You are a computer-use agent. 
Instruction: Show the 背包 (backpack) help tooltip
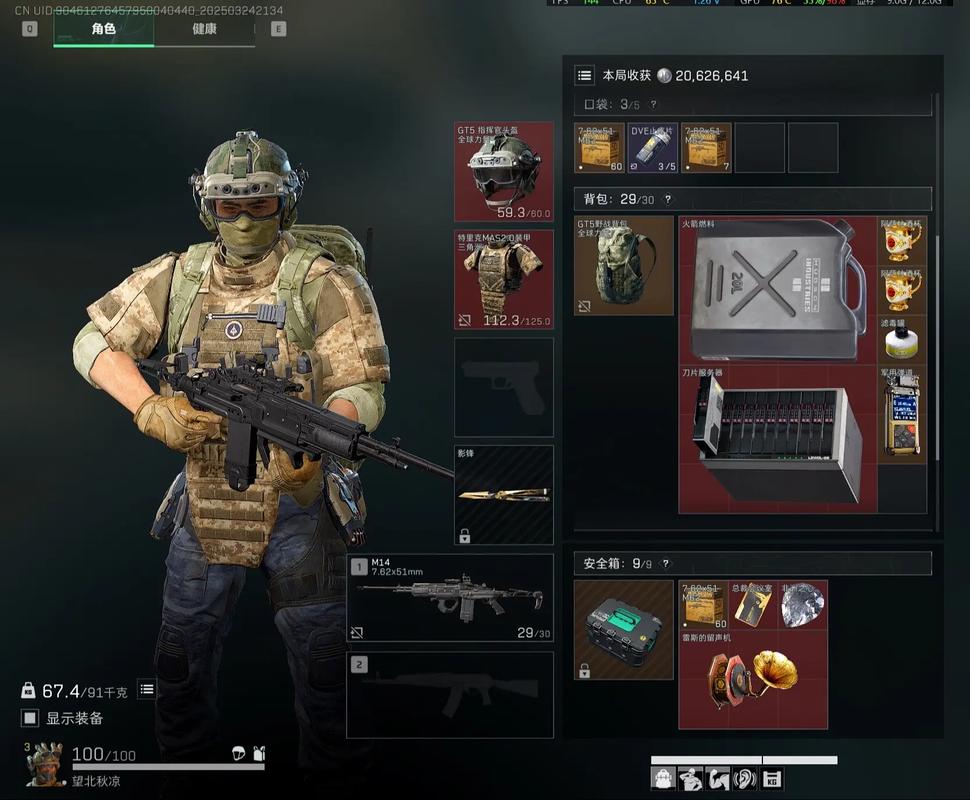click(x=668, y=199)
